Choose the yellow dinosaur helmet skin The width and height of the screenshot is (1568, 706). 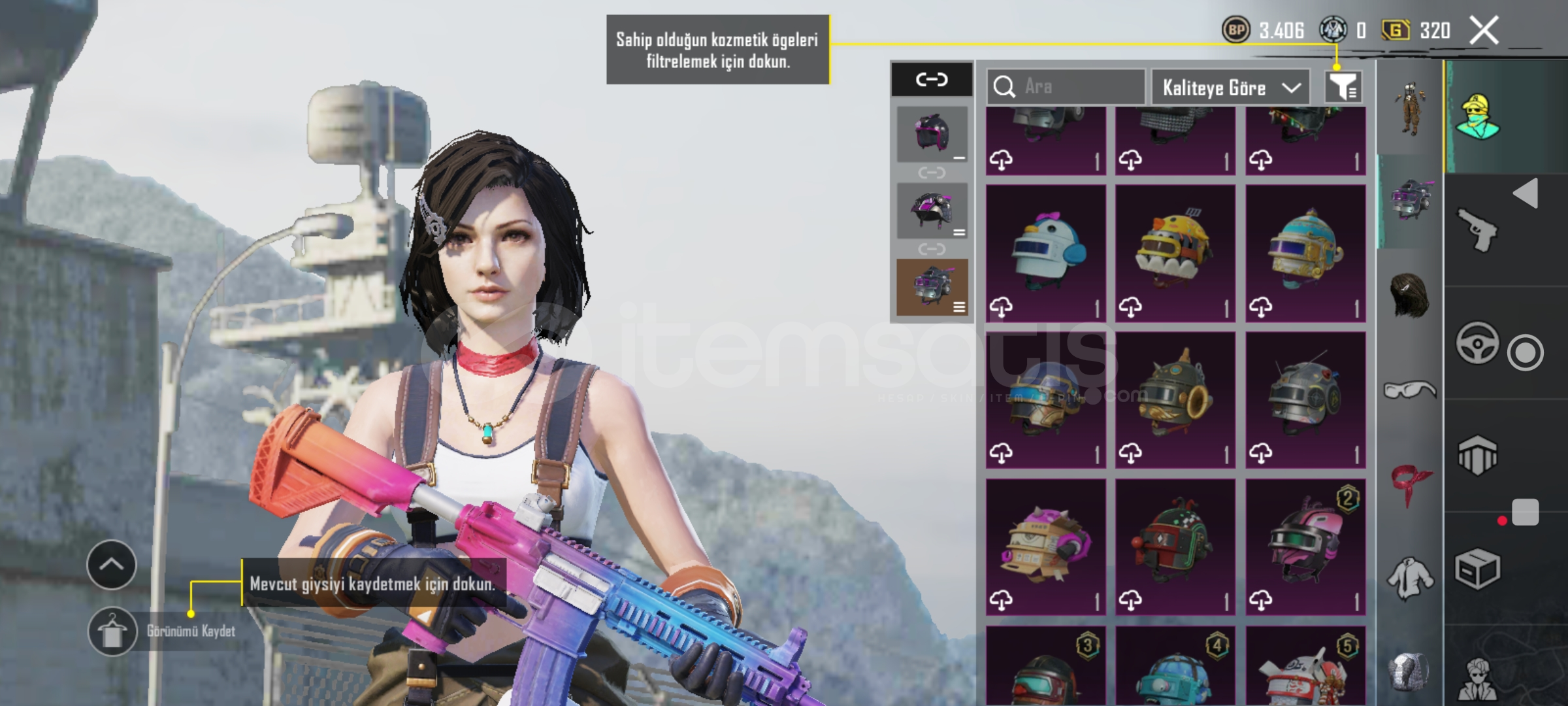click(1175, 252)
